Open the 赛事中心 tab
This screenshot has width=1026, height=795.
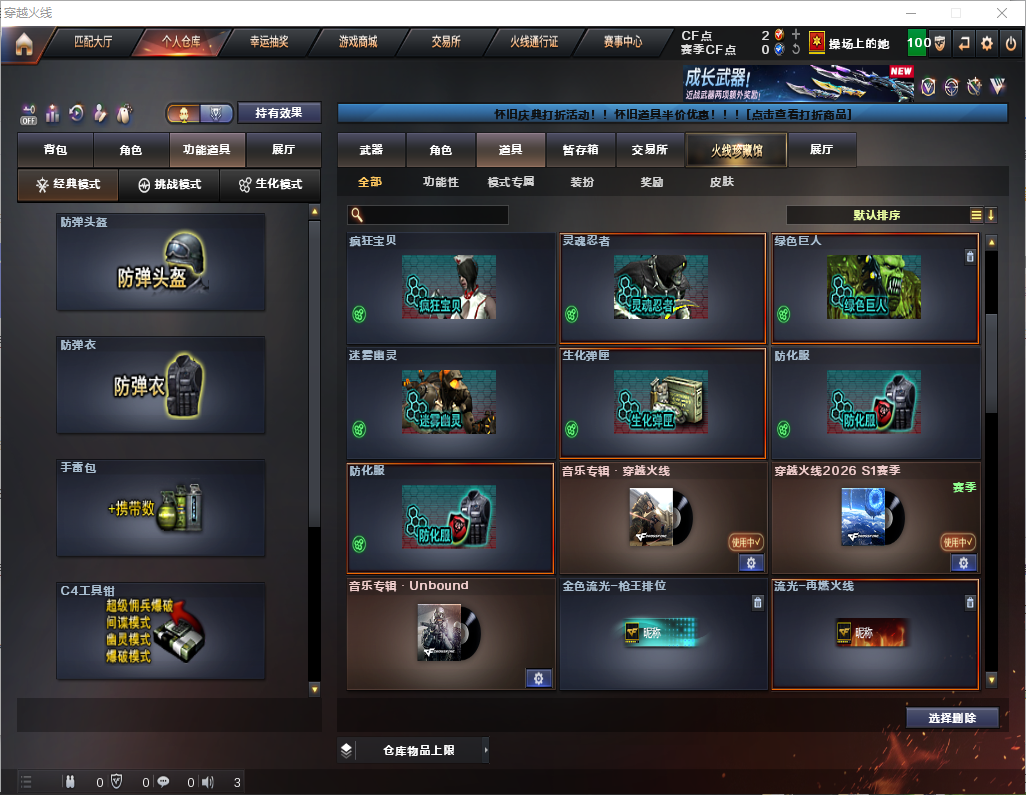pos(622,43)
